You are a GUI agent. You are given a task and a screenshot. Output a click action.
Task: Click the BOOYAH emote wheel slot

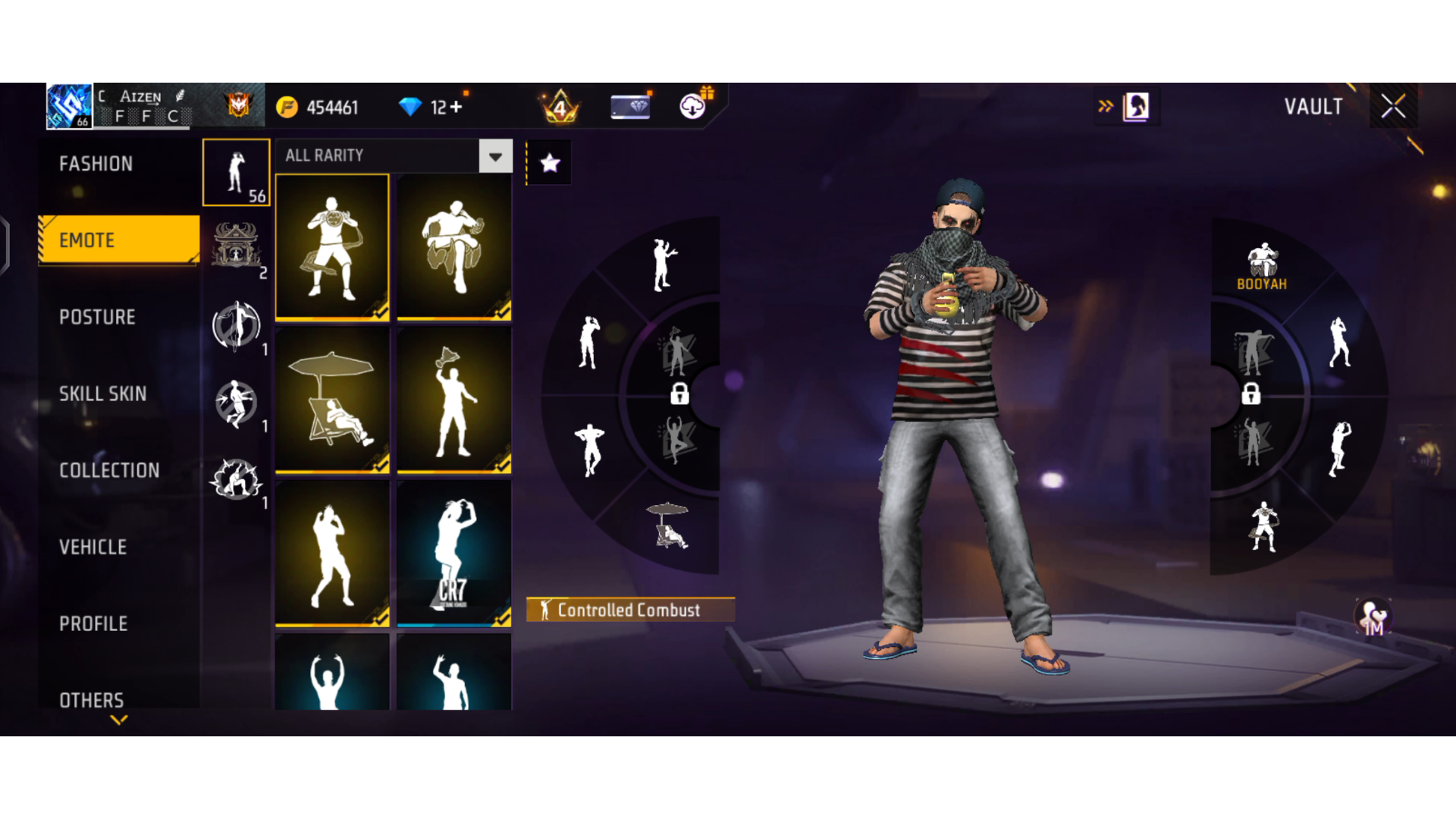[x=1262, y=267]
